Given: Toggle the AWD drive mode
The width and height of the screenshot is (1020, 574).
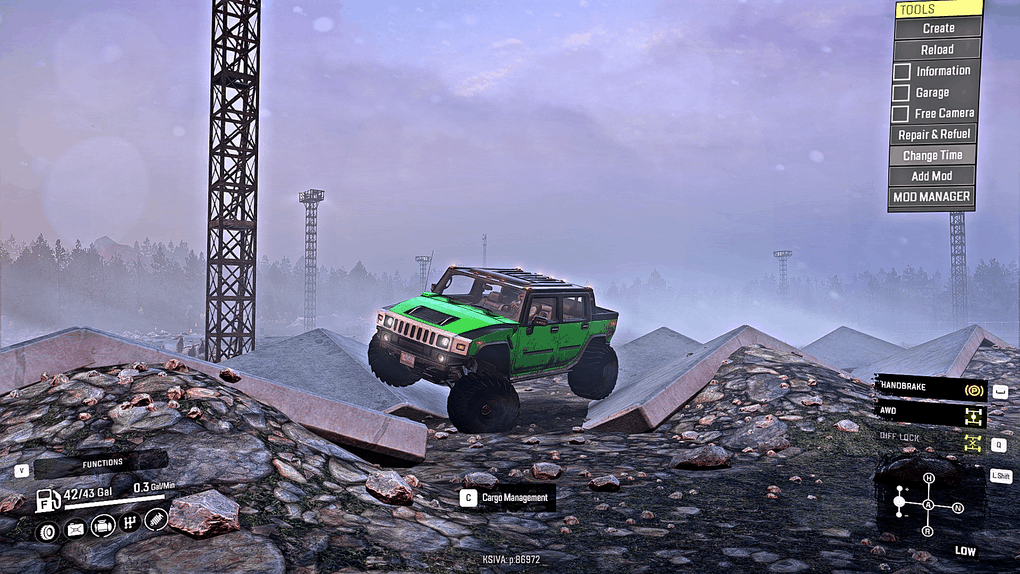Looking at the screenshot, I should click(x=930, y=413).
